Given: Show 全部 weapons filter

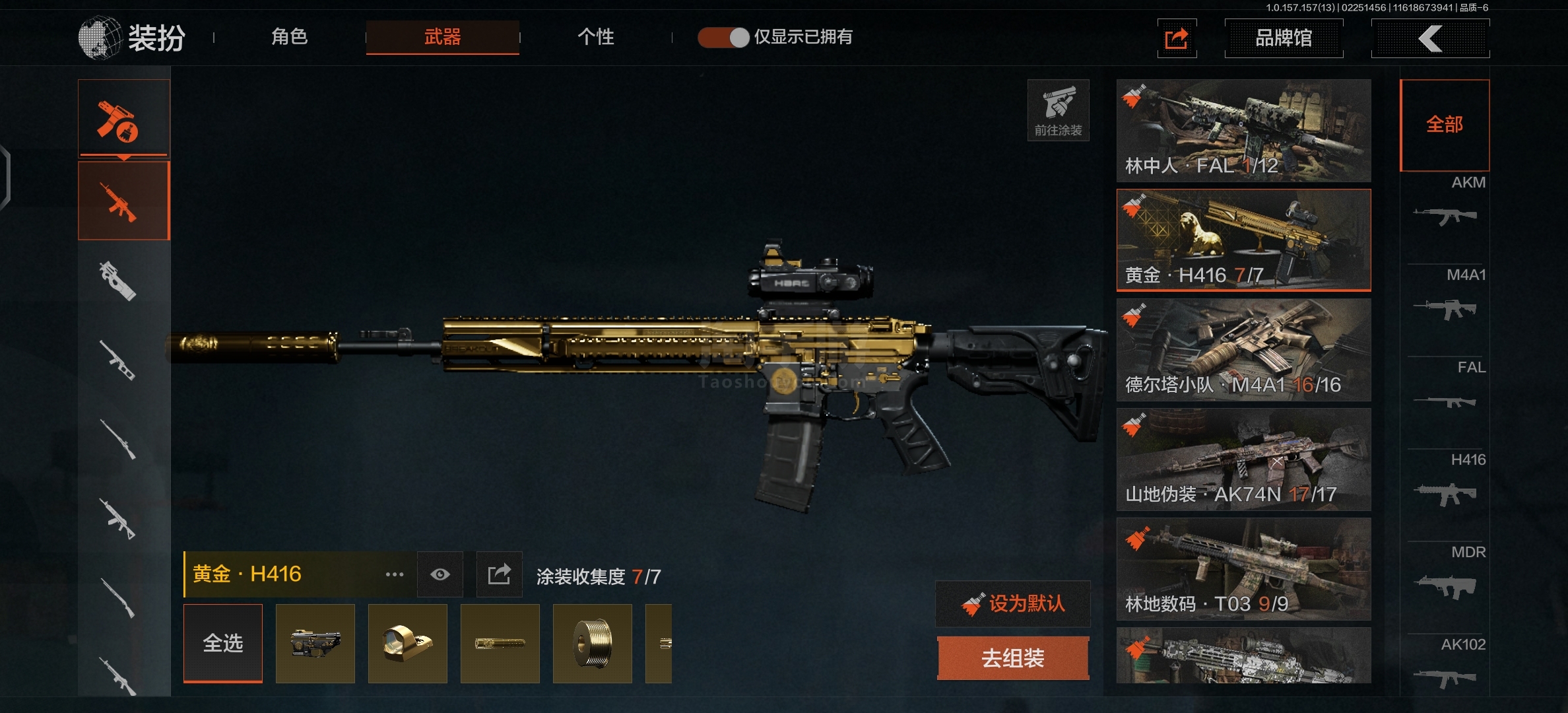Looking at the screenshot, I should coord(1445,125).
